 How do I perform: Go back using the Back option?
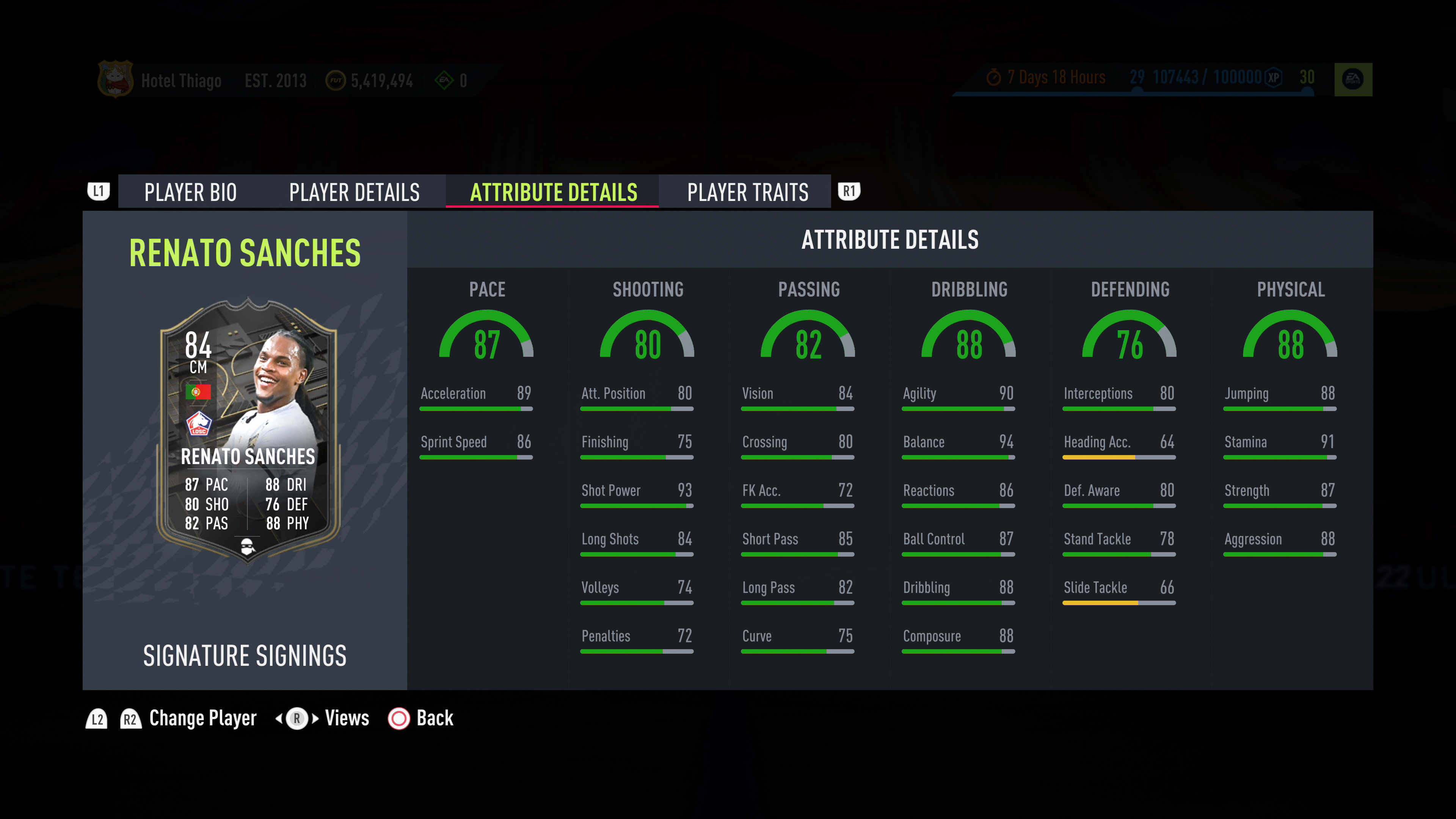[421, 719]
